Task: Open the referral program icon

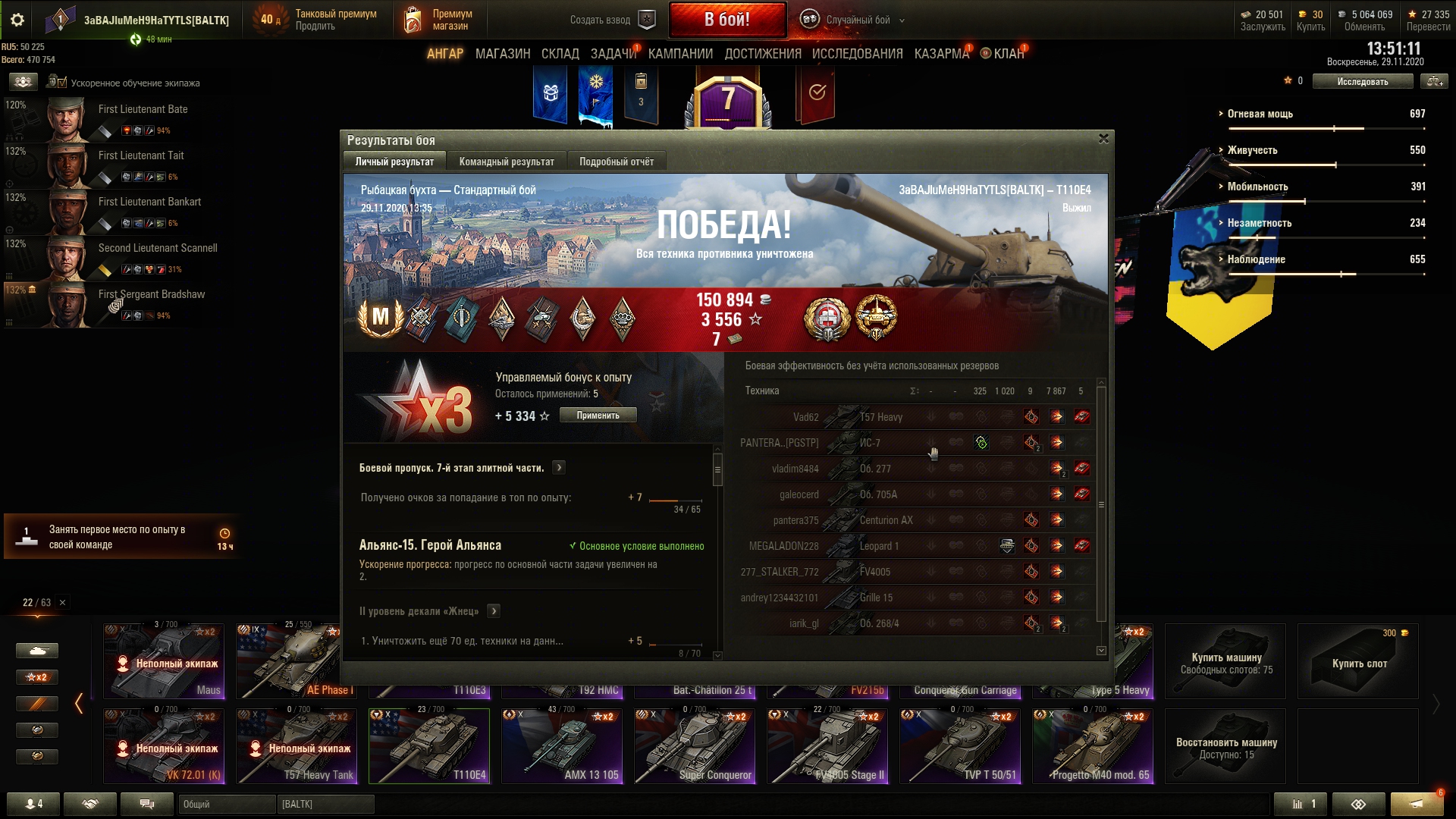Action: coord(1360,804)
